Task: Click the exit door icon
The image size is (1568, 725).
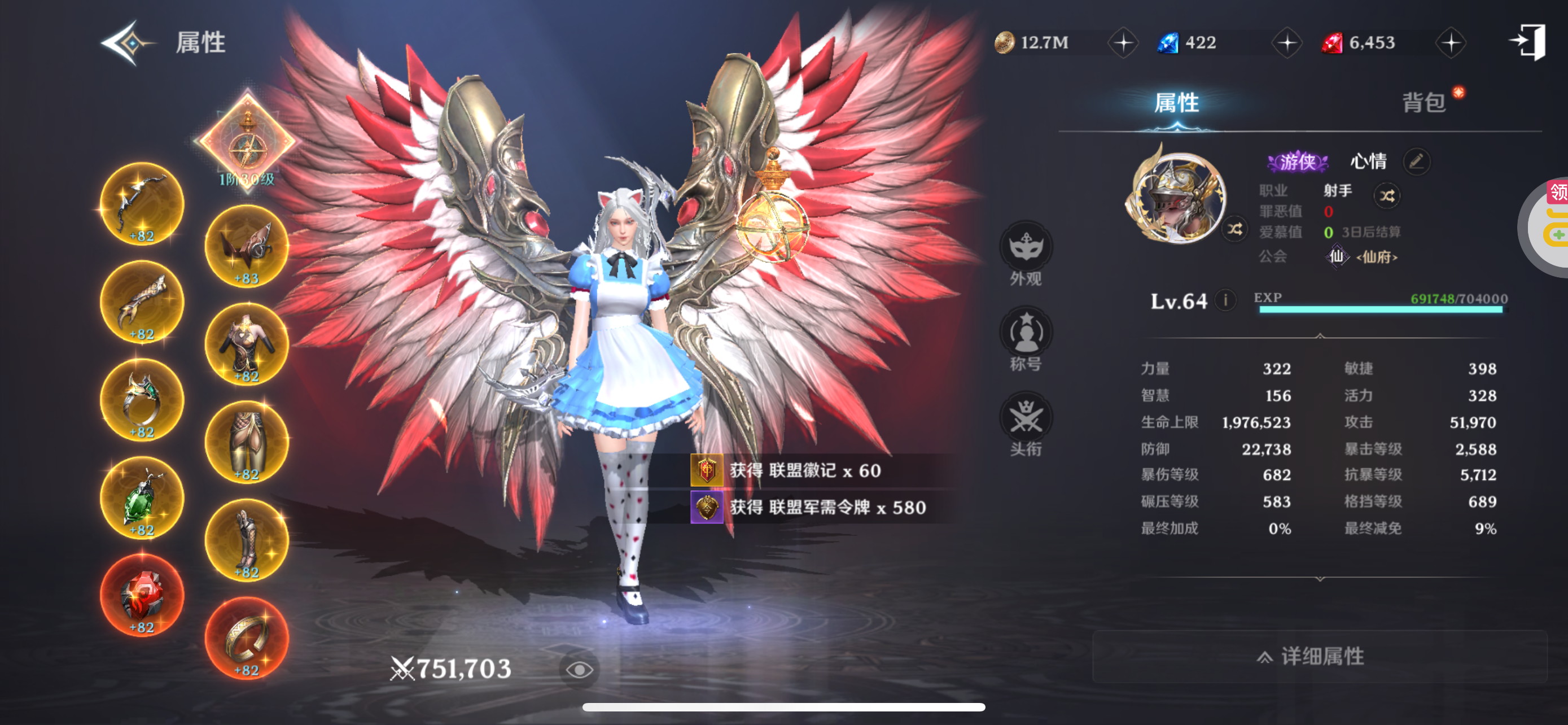Action: point(1528,41)
